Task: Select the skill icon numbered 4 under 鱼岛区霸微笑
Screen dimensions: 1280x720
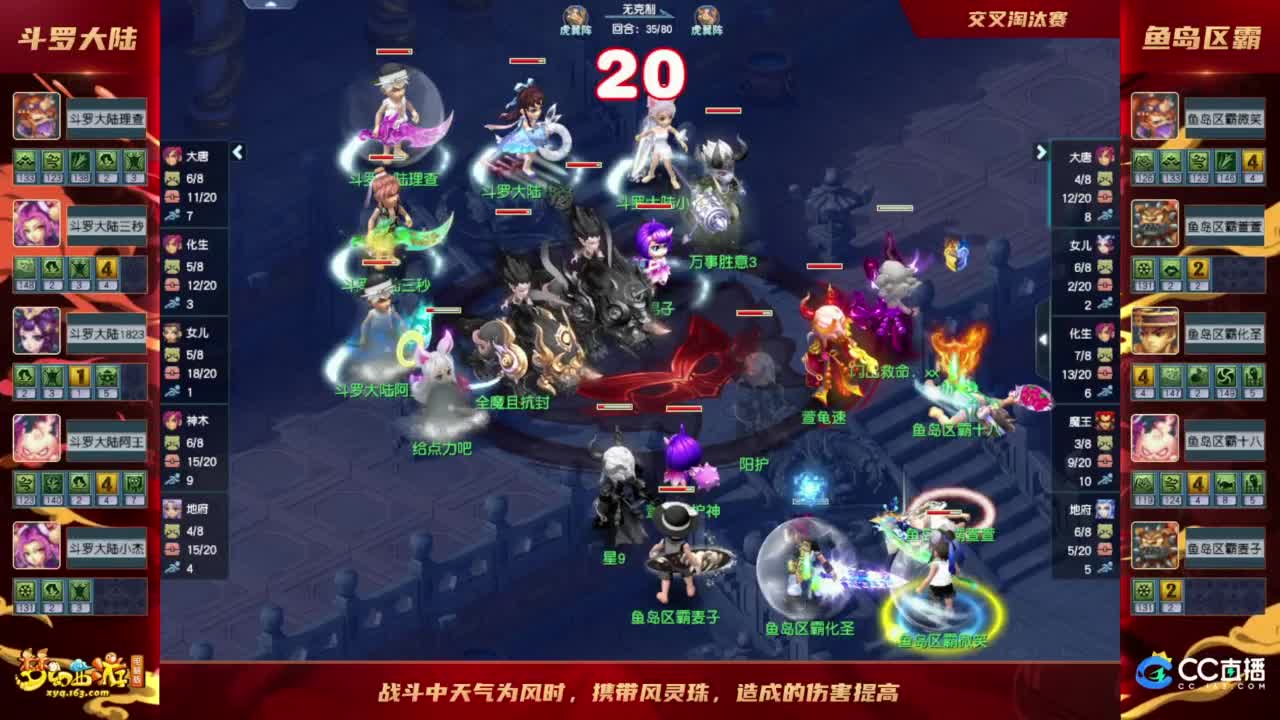Action: click(x=1253, y=160)
